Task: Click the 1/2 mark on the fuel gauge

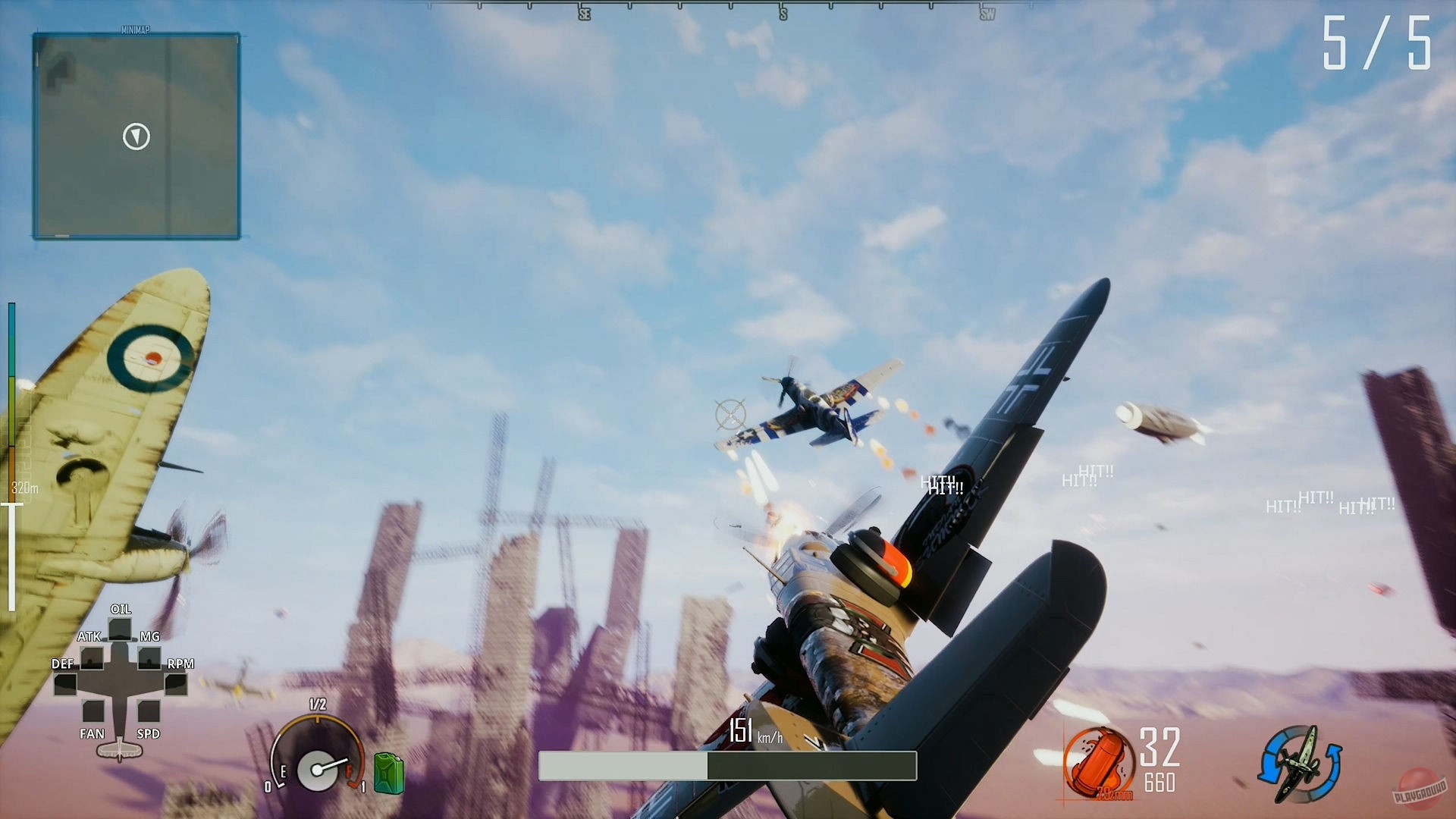Action: click(316, 704)
